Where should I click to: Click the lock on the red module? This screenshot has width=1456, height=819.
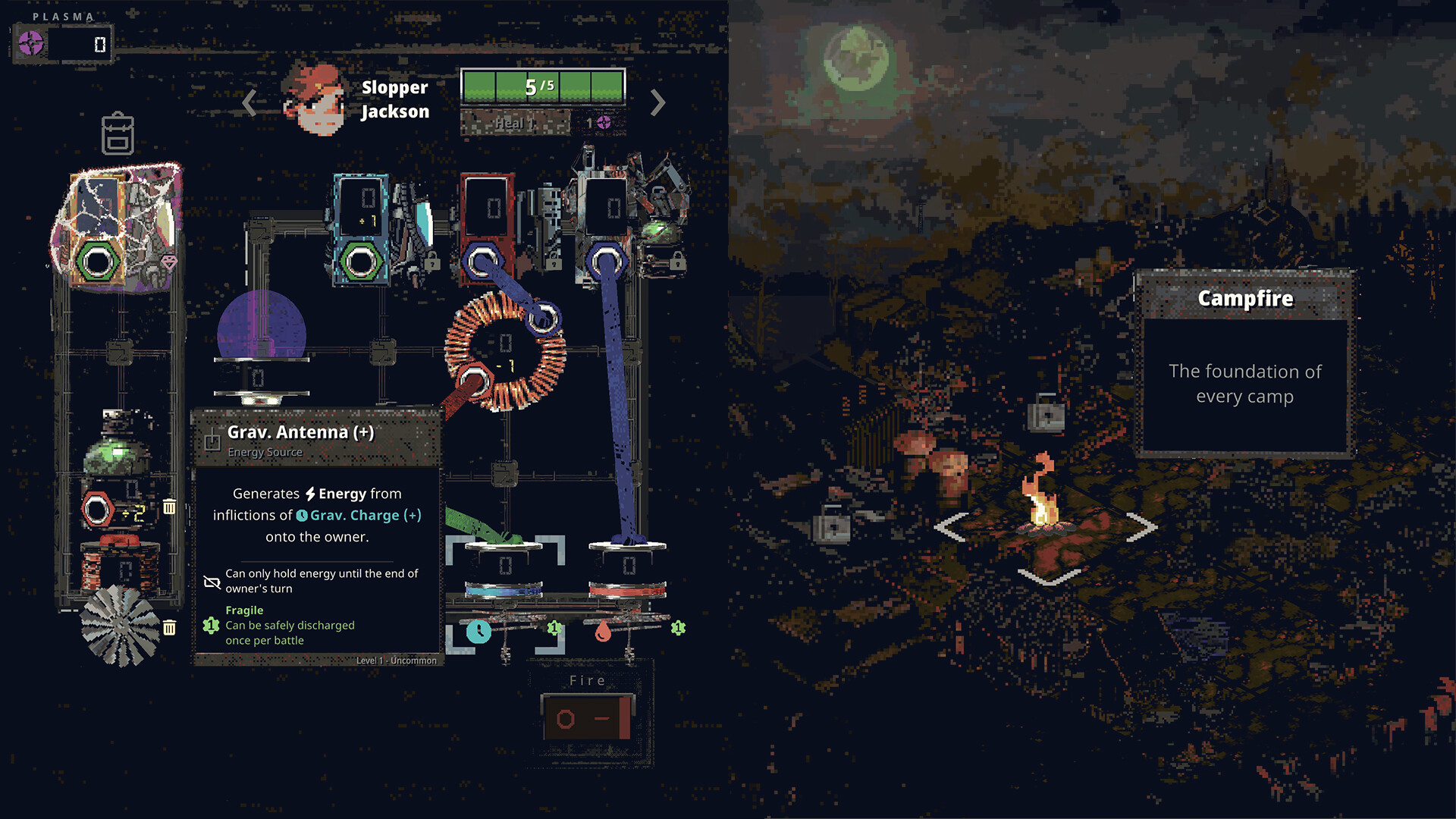[x=552, y=262]
